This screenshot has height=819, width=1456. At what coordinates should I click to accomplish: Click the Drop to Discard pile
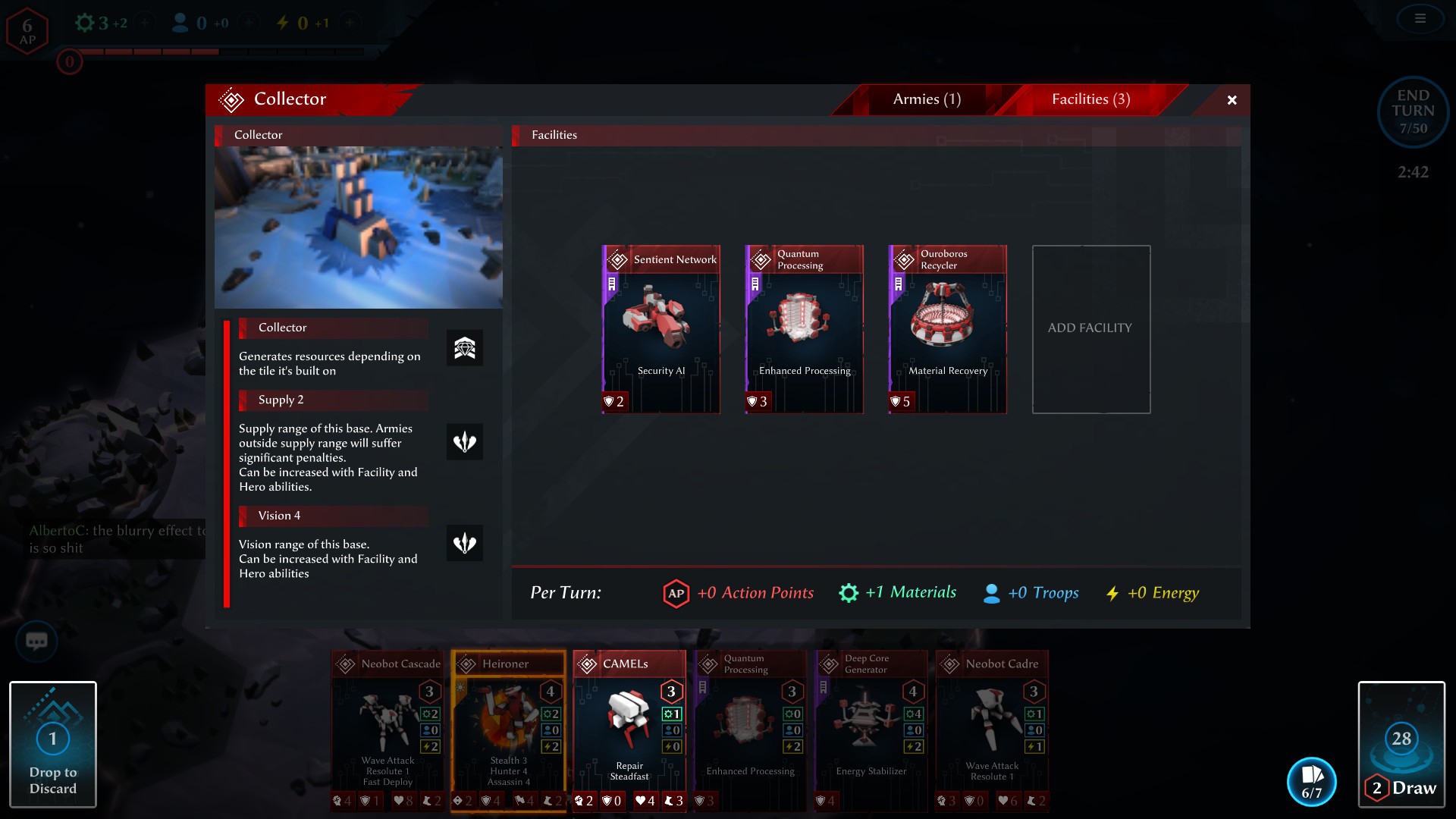(53, 744)
